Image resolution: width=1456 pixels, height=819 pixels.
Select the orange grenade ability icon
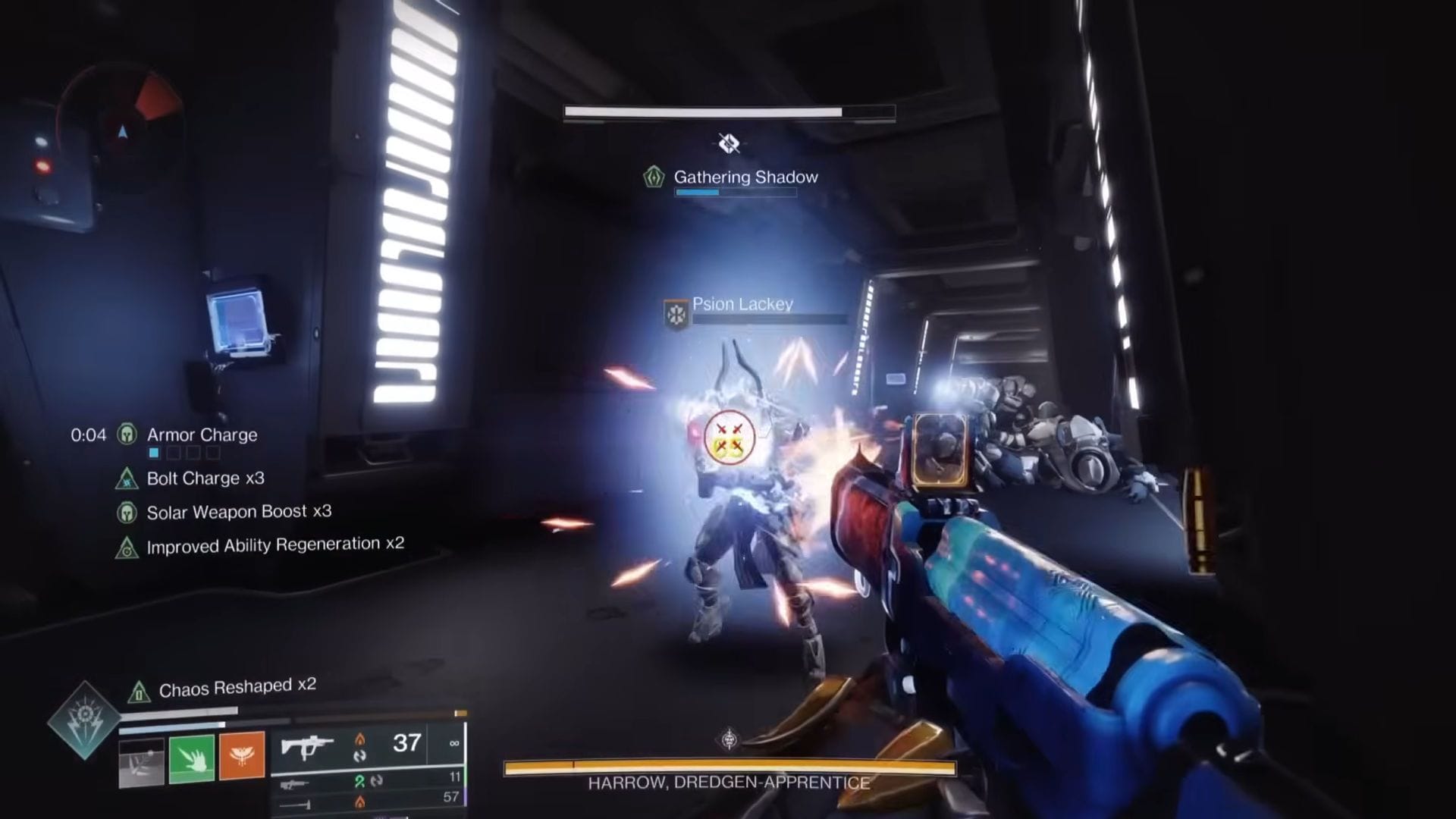click(243, 757)
